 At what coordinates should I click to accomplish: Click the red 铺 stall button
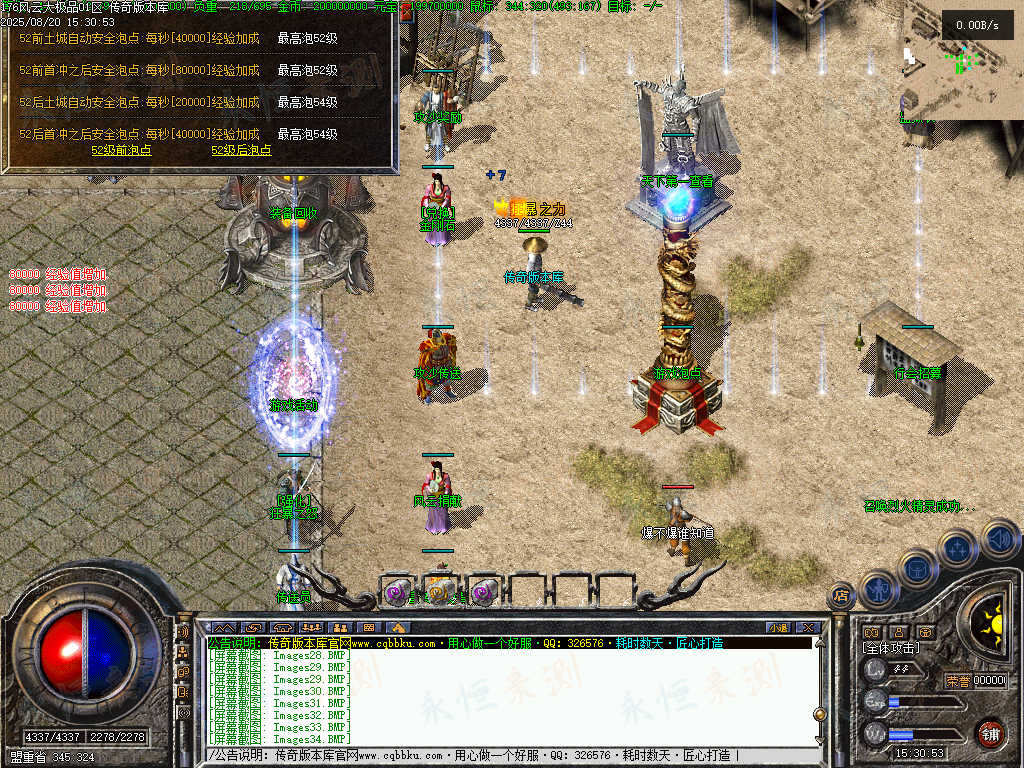[x=990, y=734]
